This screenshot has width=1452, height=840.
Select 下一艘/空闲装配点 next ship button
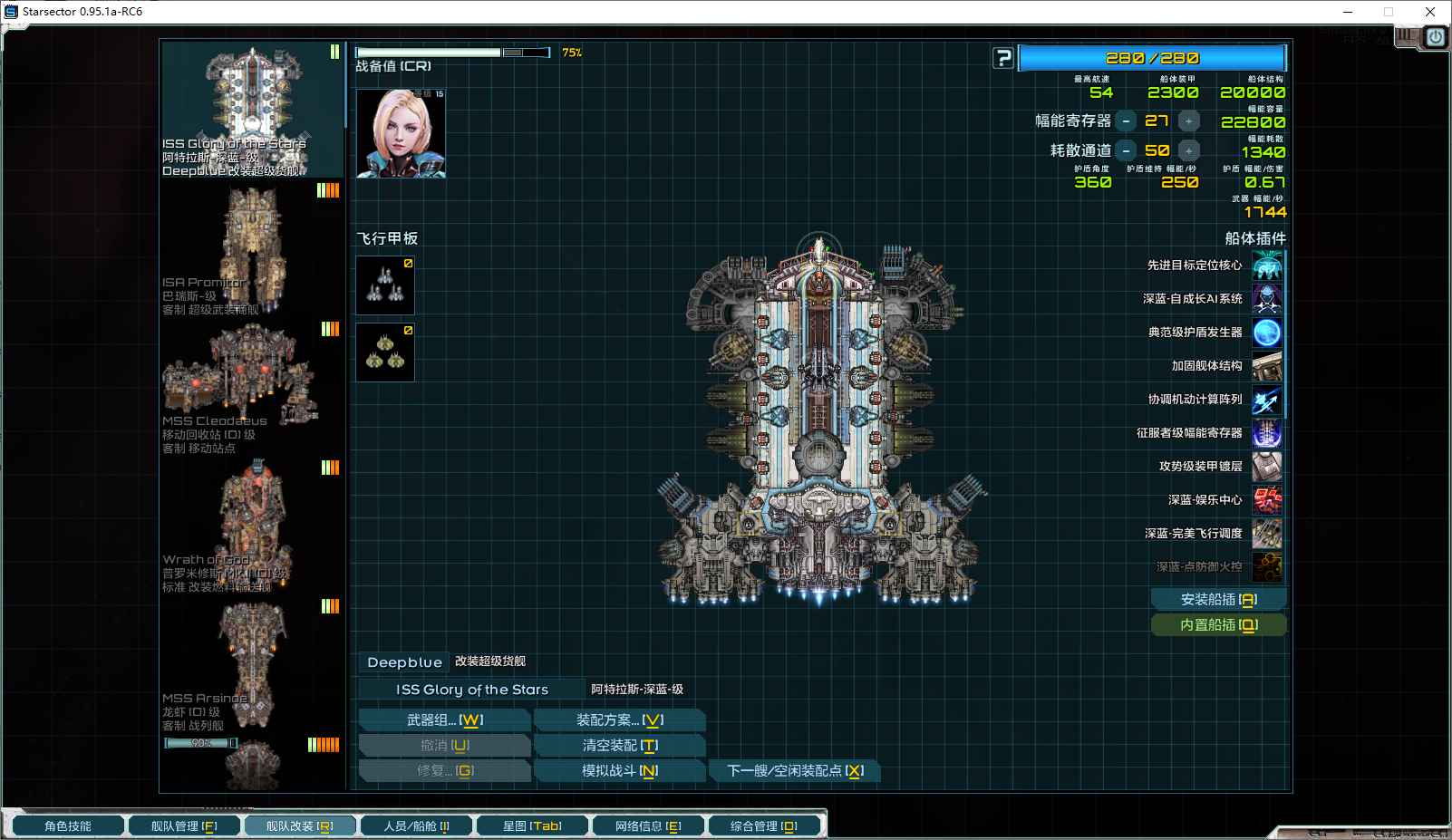794,771
